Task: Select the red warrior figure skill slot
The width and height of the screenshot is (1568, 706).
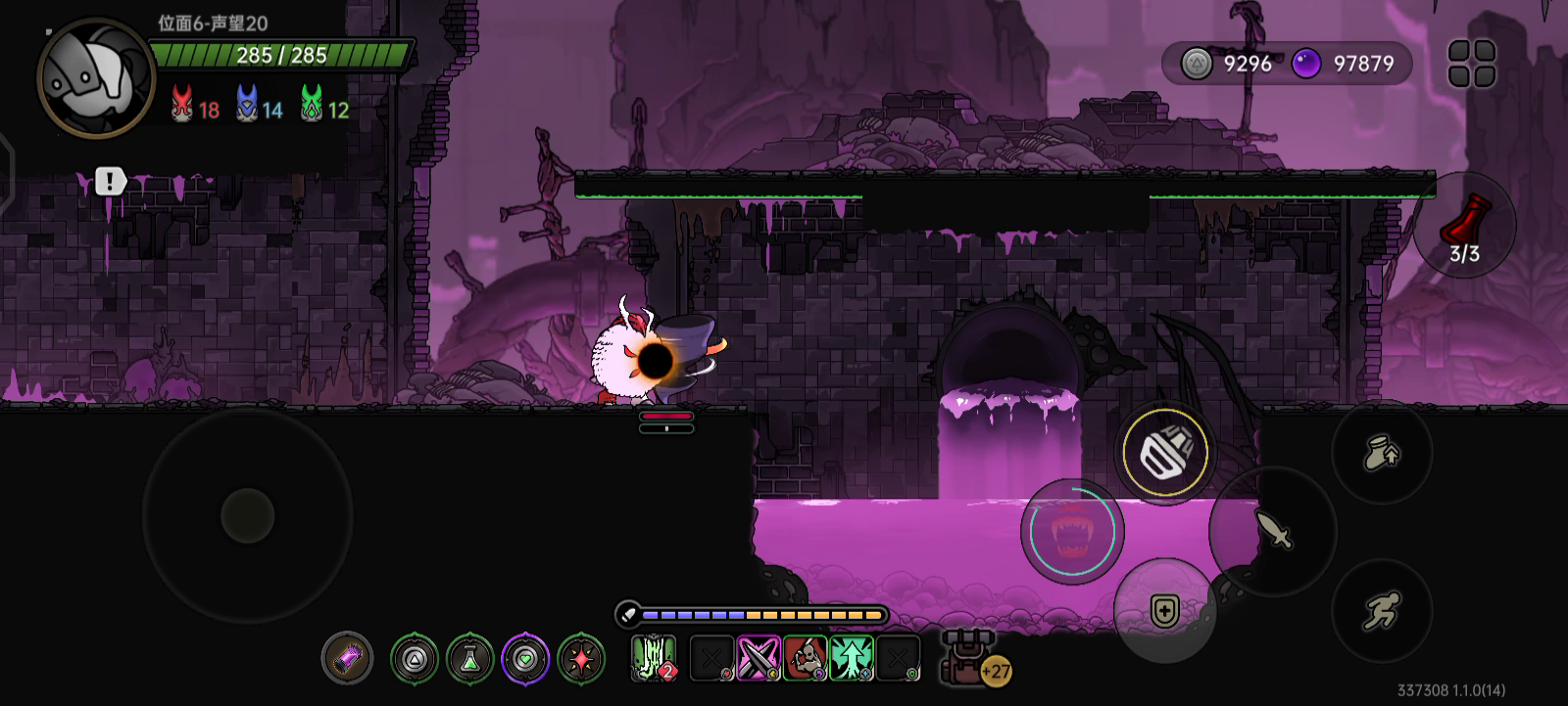Action: pos(806,658)
